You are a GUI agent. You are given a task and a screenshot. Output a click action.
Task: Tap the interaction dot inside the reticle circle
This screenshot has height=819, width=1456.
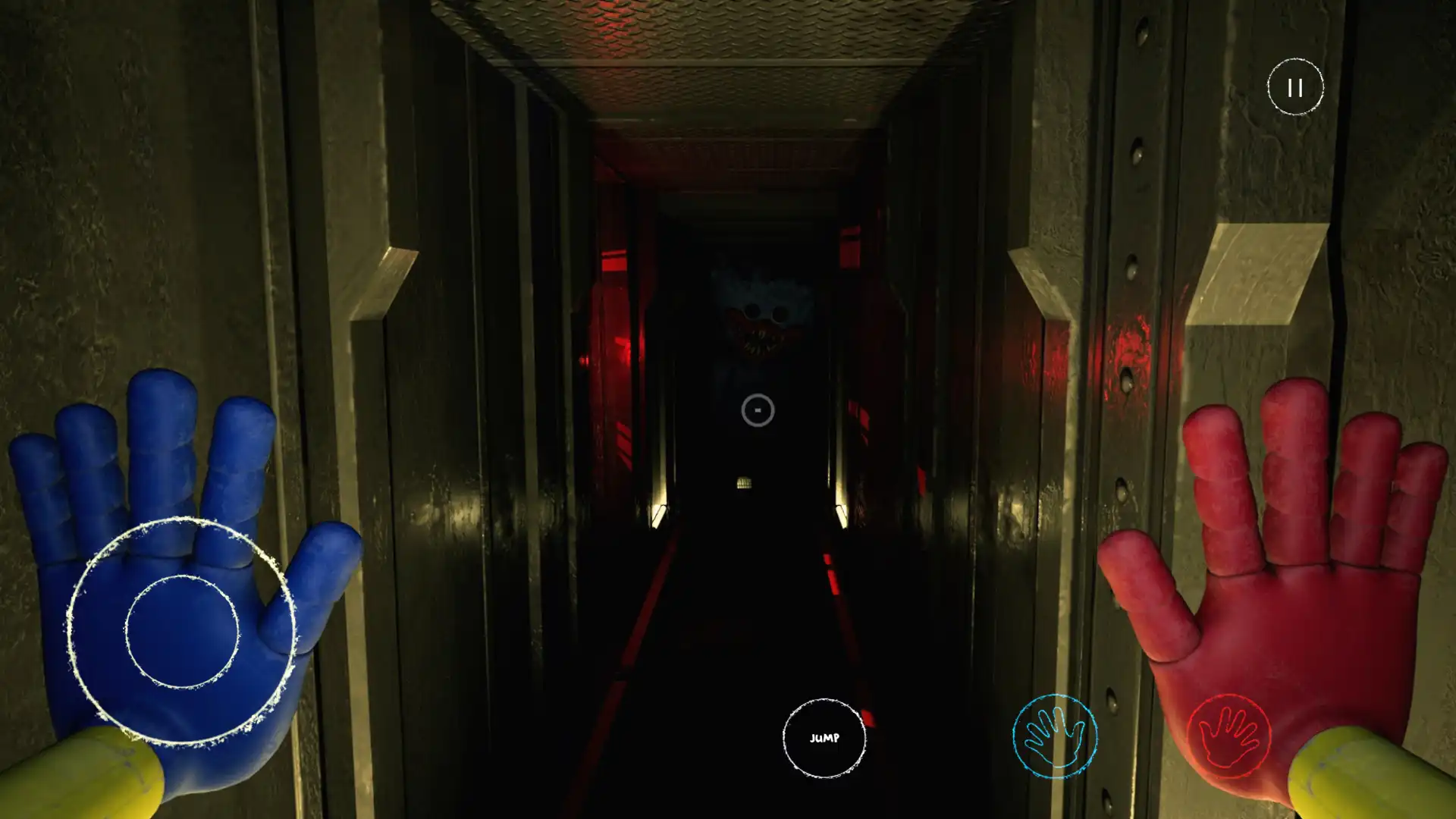(x=757, y=409)
